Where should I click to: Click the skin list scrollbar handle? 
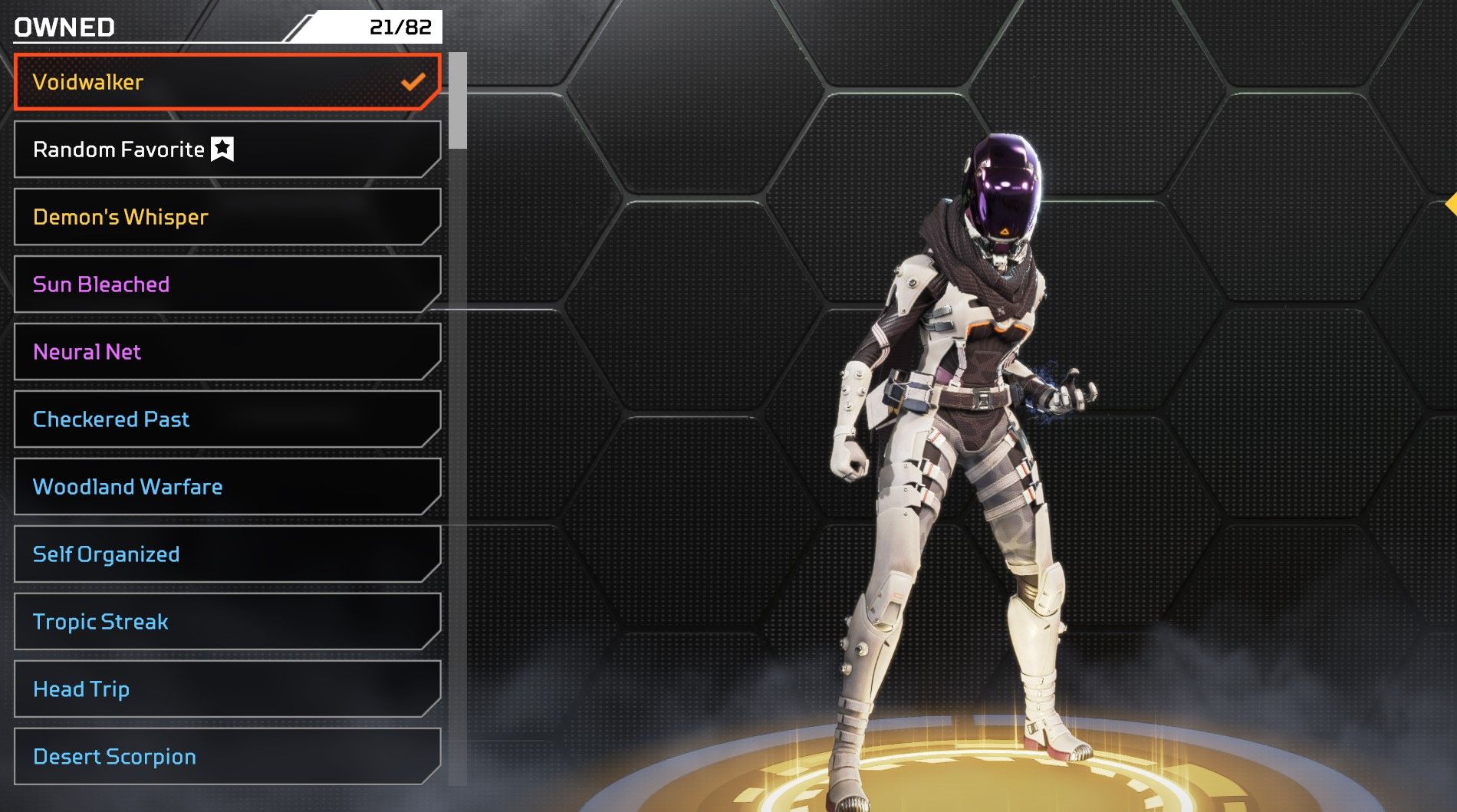(458, 100)
